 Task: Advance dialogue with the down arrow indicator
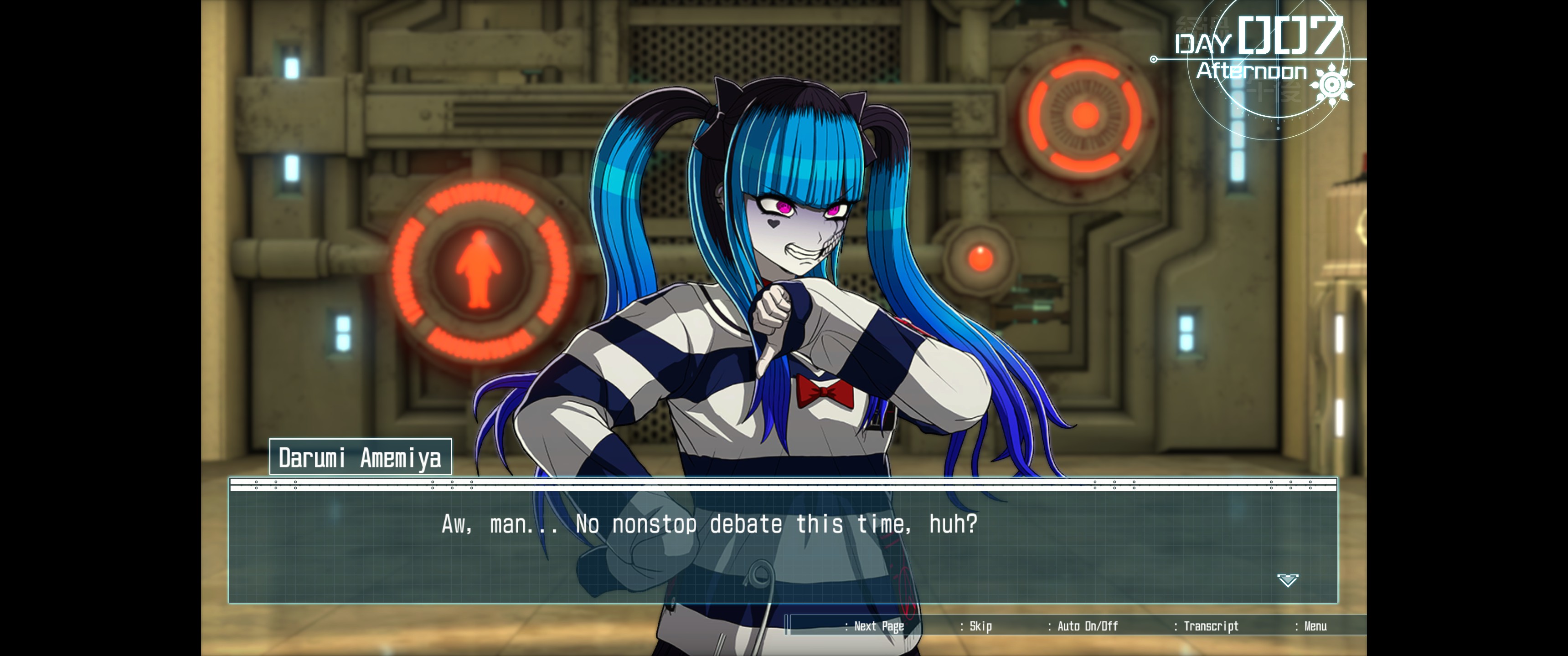(x=1287, y=580)
